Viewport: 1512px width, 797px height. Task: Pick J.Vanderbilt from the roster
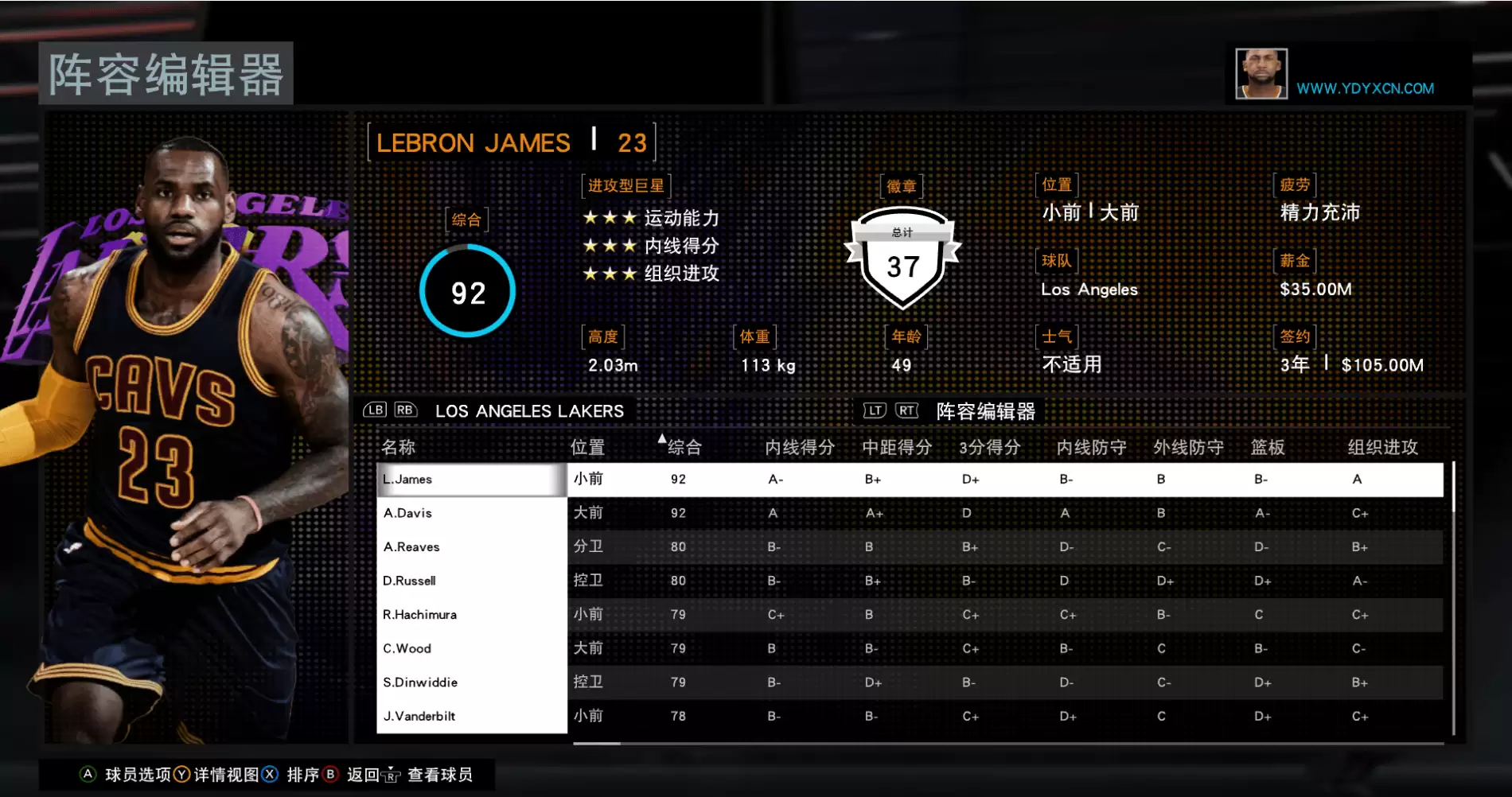(x=471, y=716)
